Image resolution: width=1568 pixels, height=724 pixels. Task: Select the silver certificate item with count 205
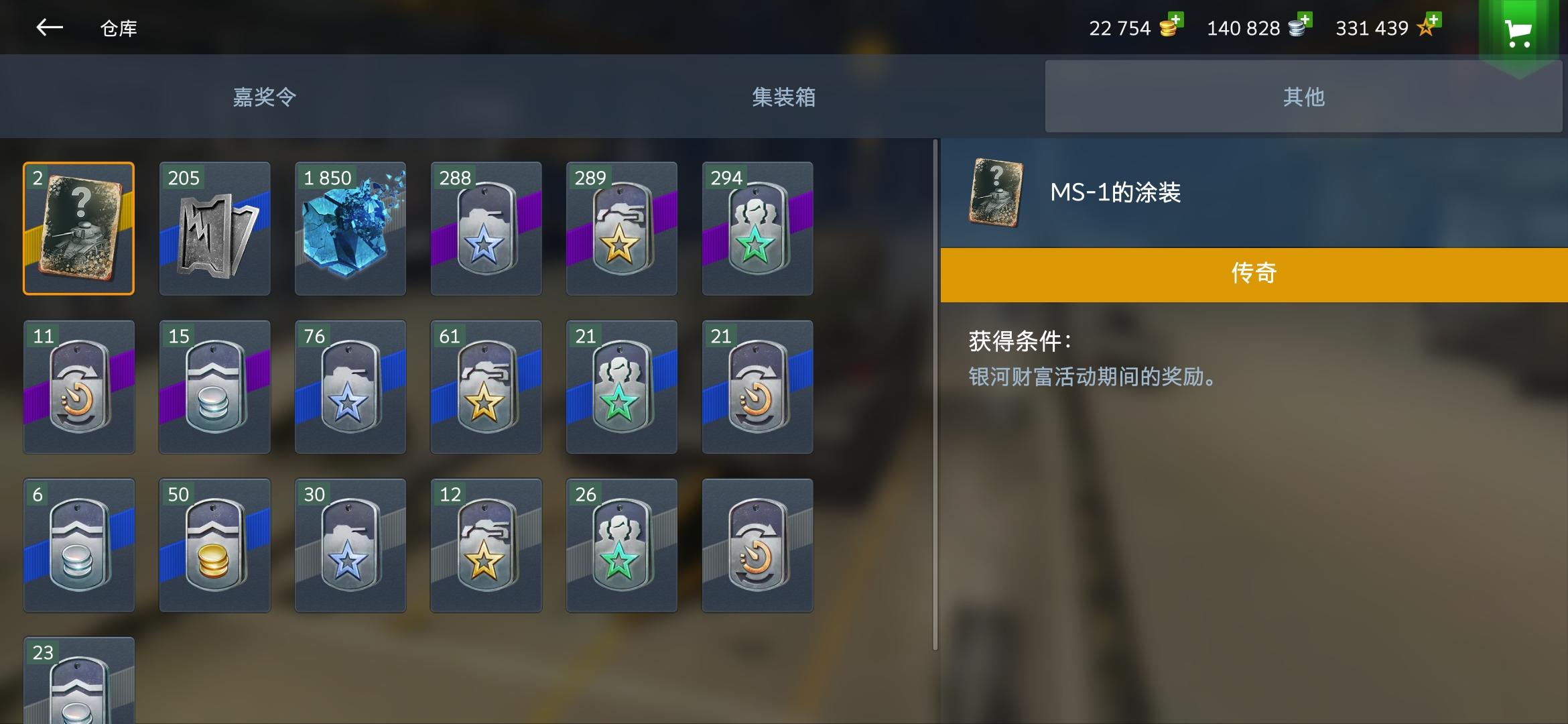(214, 228)
